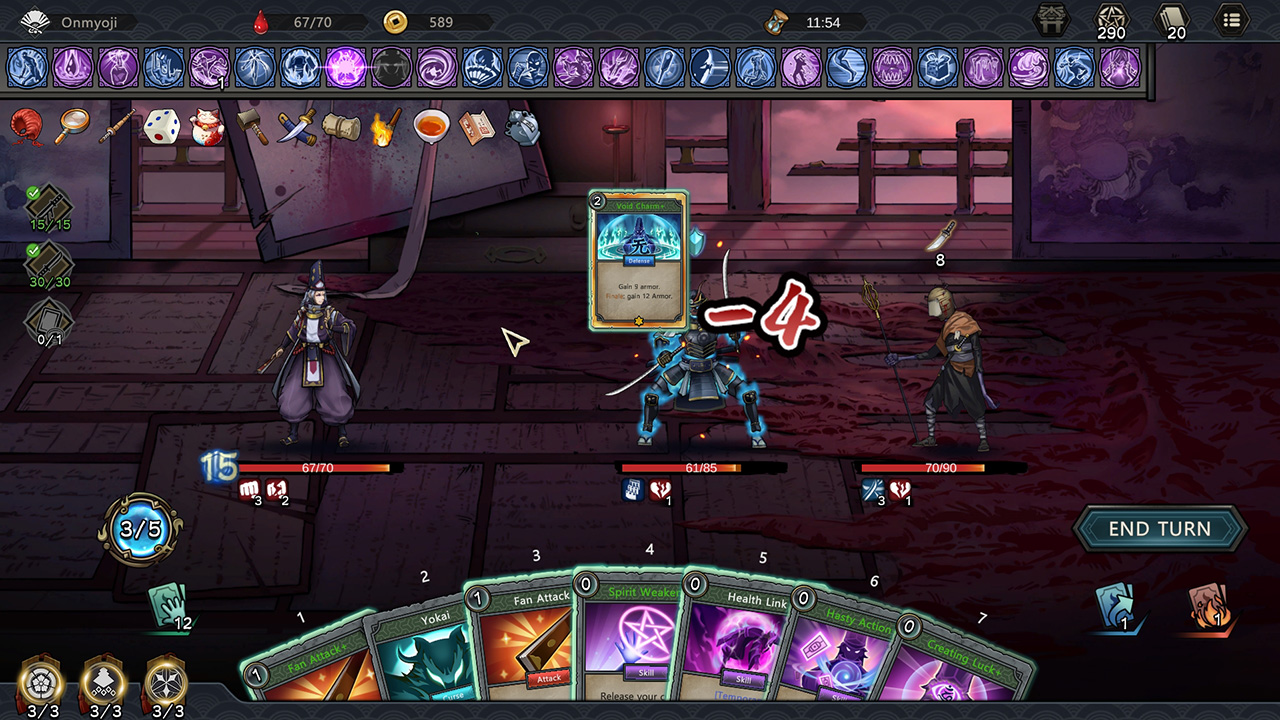Select the hammer item
This screenshot has width=1280, height=720.
coord(253,126)
